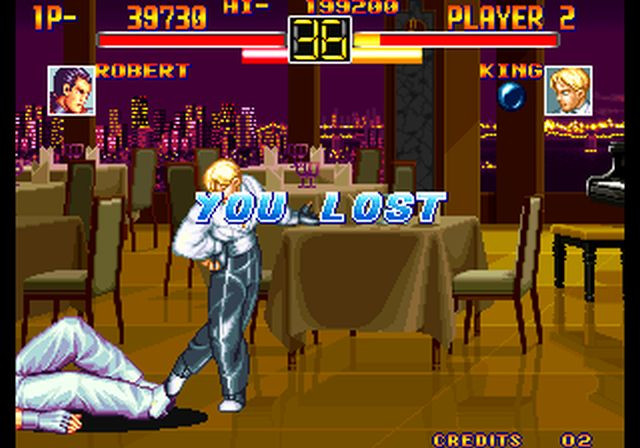Click Robert's character portrait
Screen dimensions: 640x448
pos(71,90)
